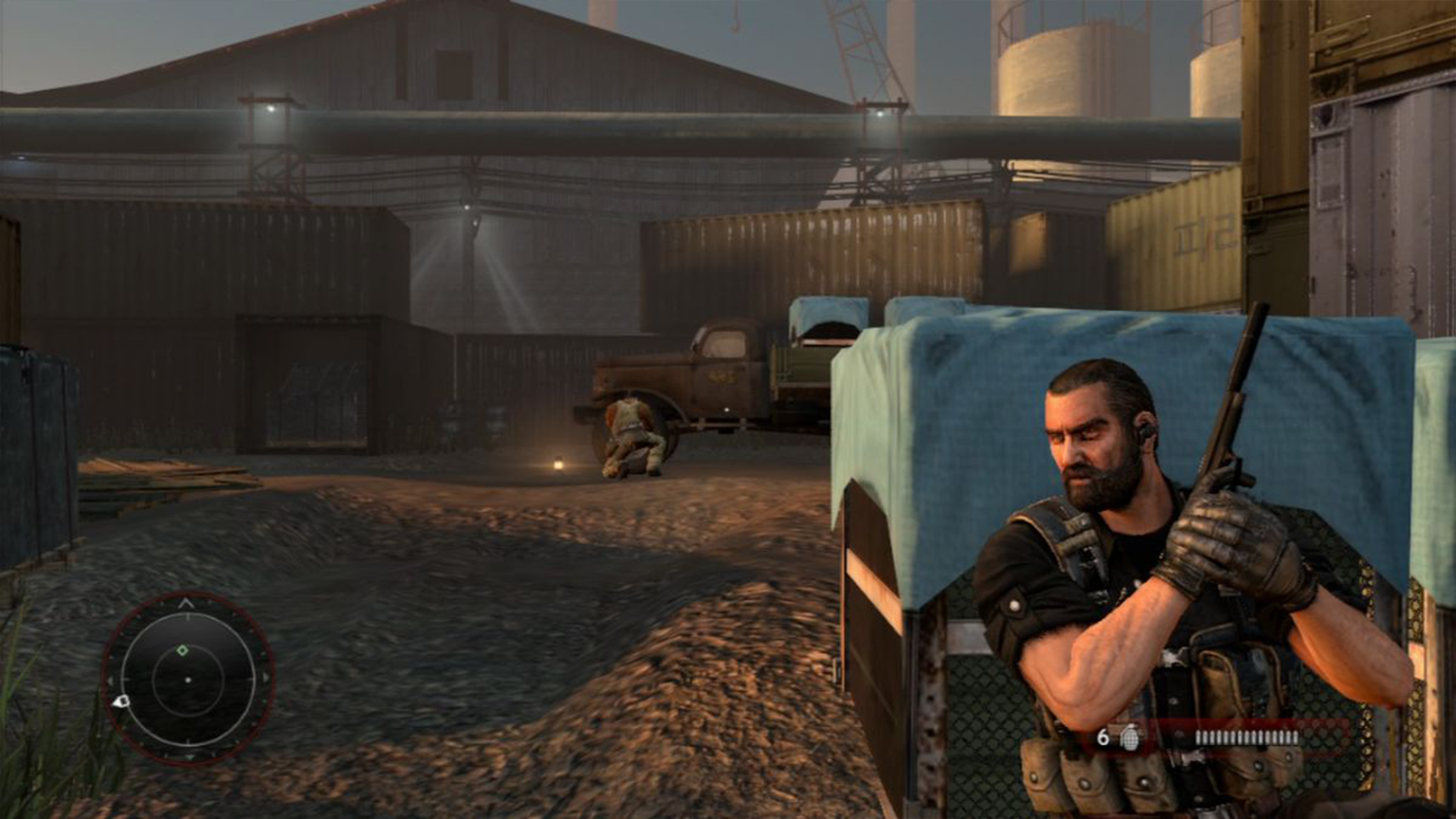This screenshot has width=1456, height=819.
Task: Select the green diamond objective marker on radar
Action: 183,651
